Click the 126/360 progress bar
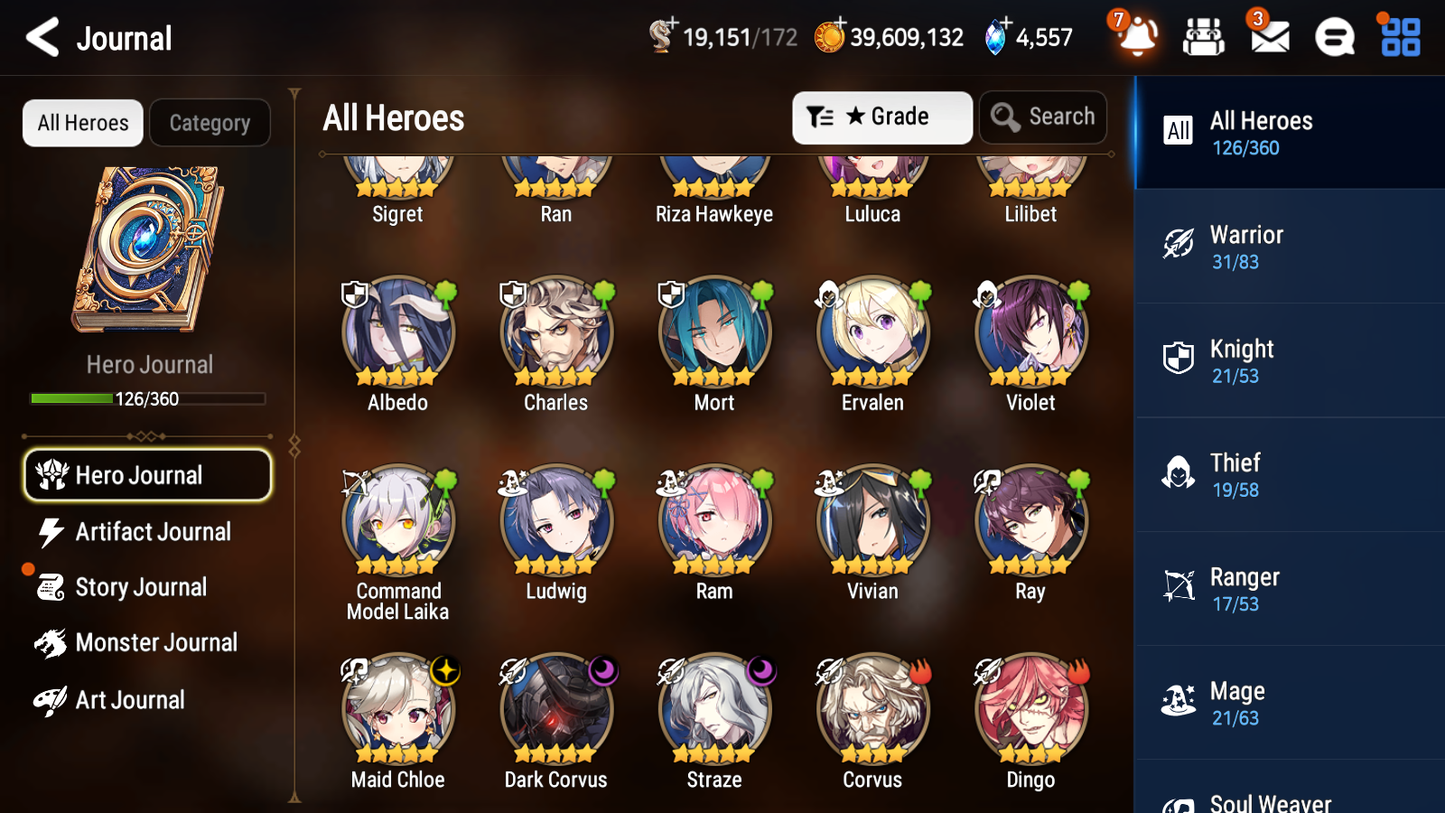The image size is (1445, 813). click(x=148, y=398)
